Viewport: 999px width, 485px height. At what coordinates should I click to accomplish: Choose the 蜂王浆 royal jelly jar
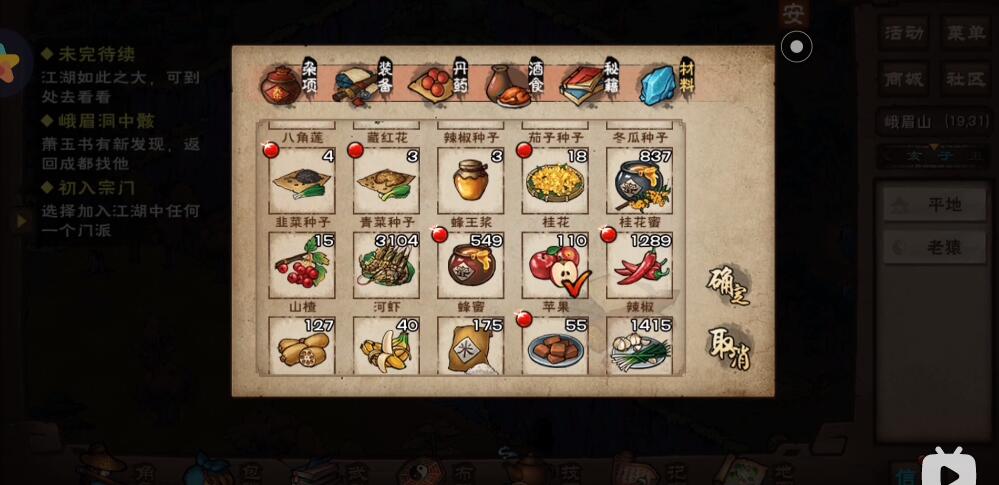click(x=470, y=182)
